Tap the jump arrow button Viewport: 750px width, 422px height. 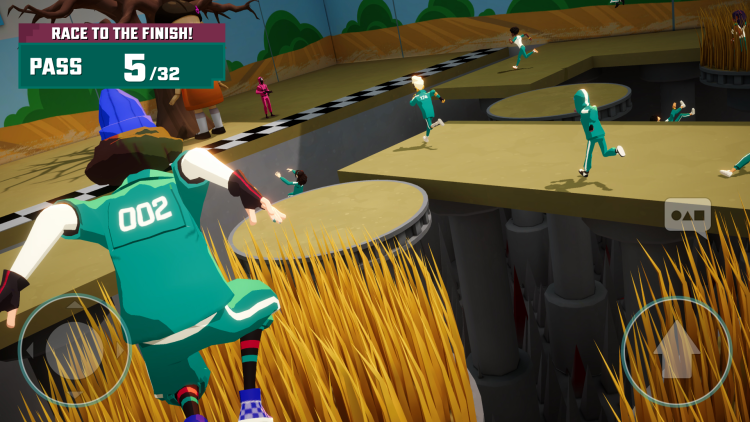pyautogui.click(x=676, y=350)
